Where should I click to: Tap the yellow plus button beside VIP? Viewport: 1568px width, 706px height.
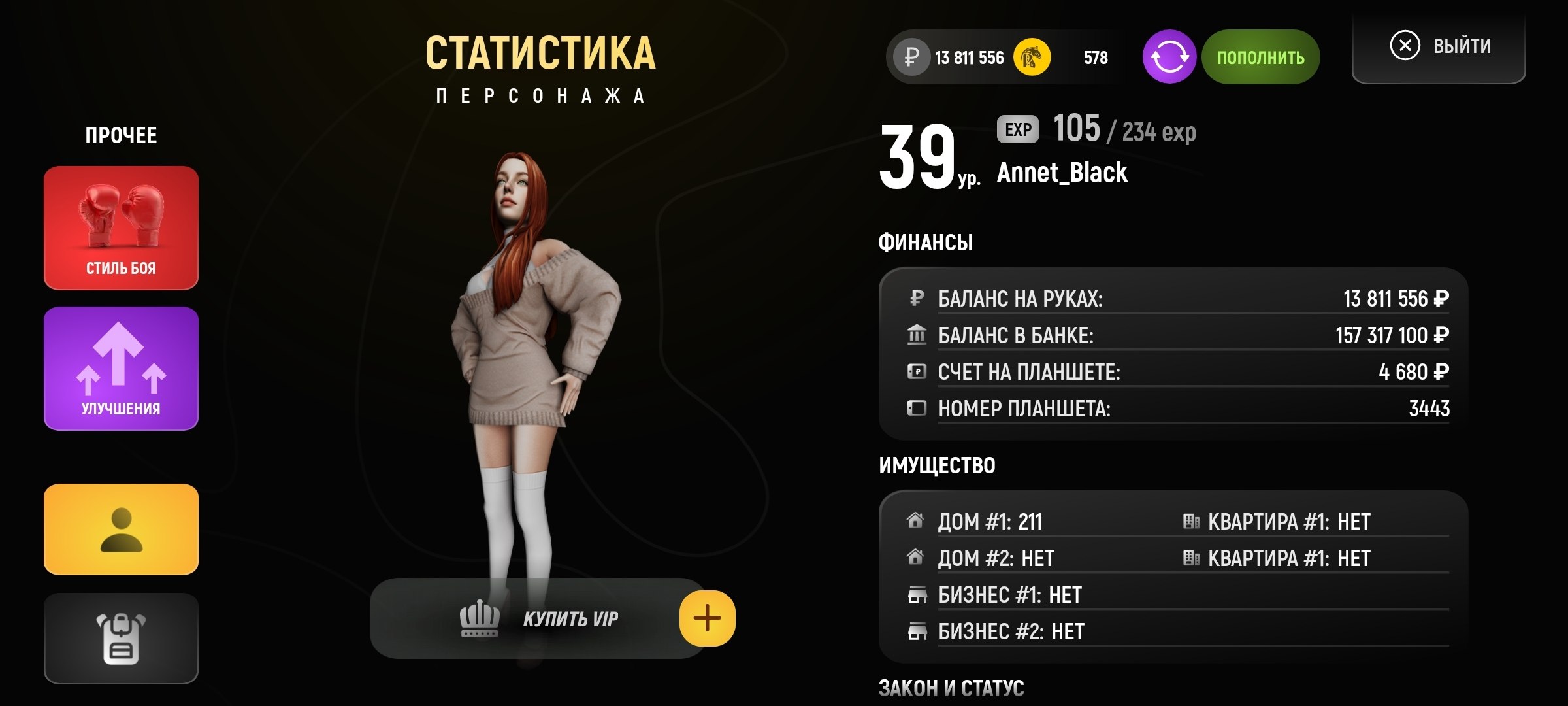tap(707, 618)
